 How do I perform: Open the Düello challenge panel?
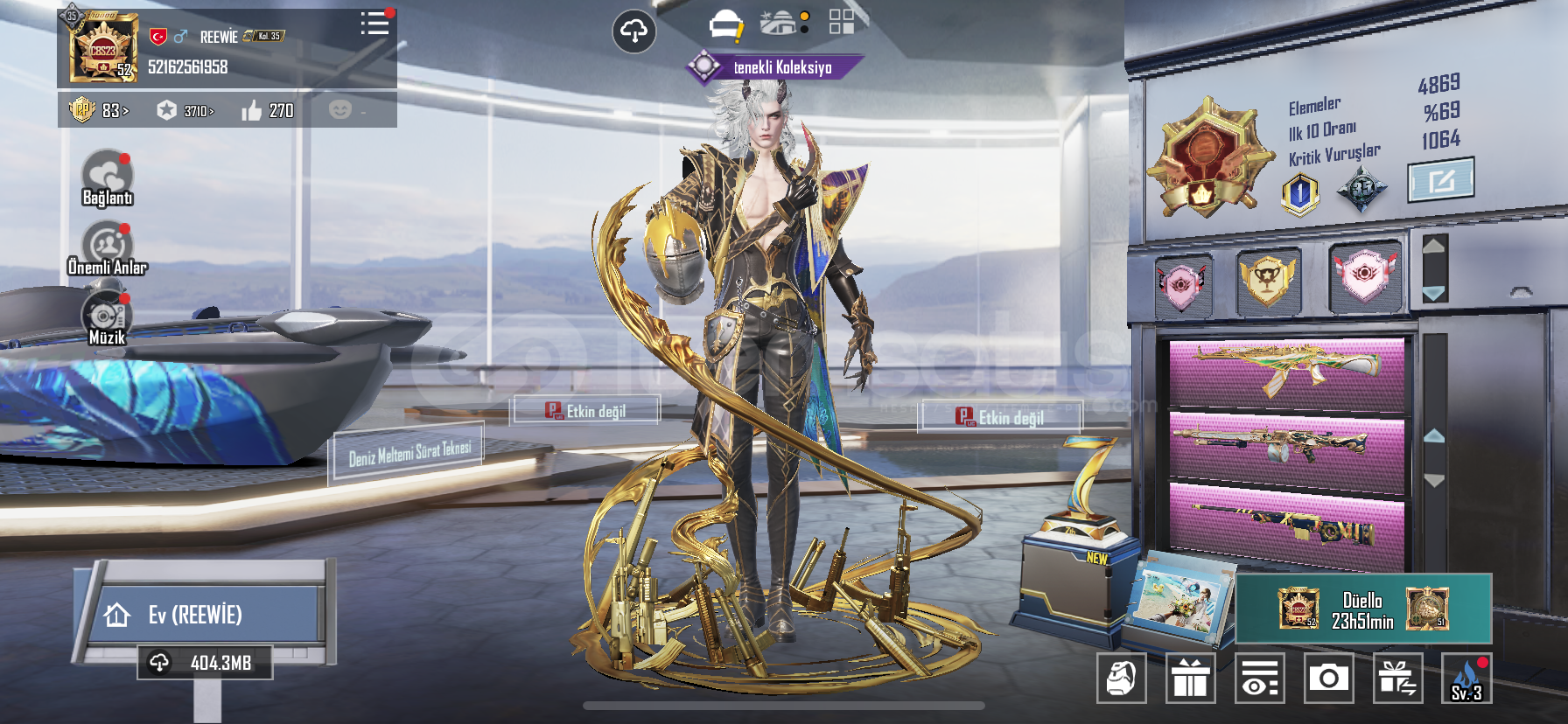click(x=1363, y=609)
